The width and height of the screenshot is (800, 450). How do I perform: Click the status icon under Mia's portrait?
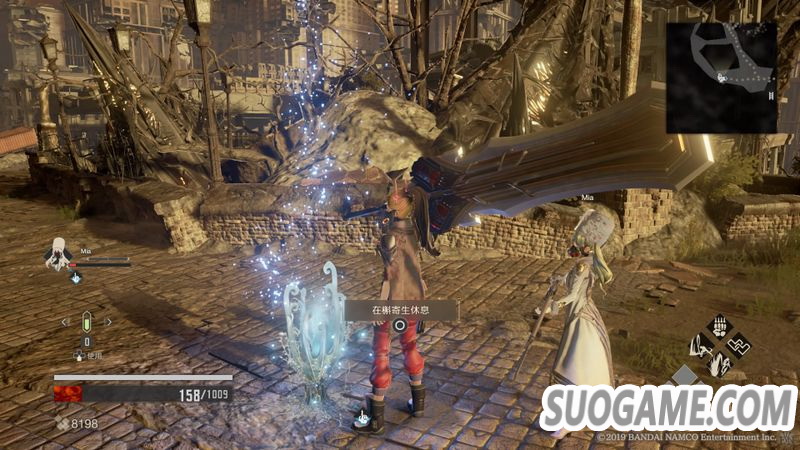(x=76, y=277)
